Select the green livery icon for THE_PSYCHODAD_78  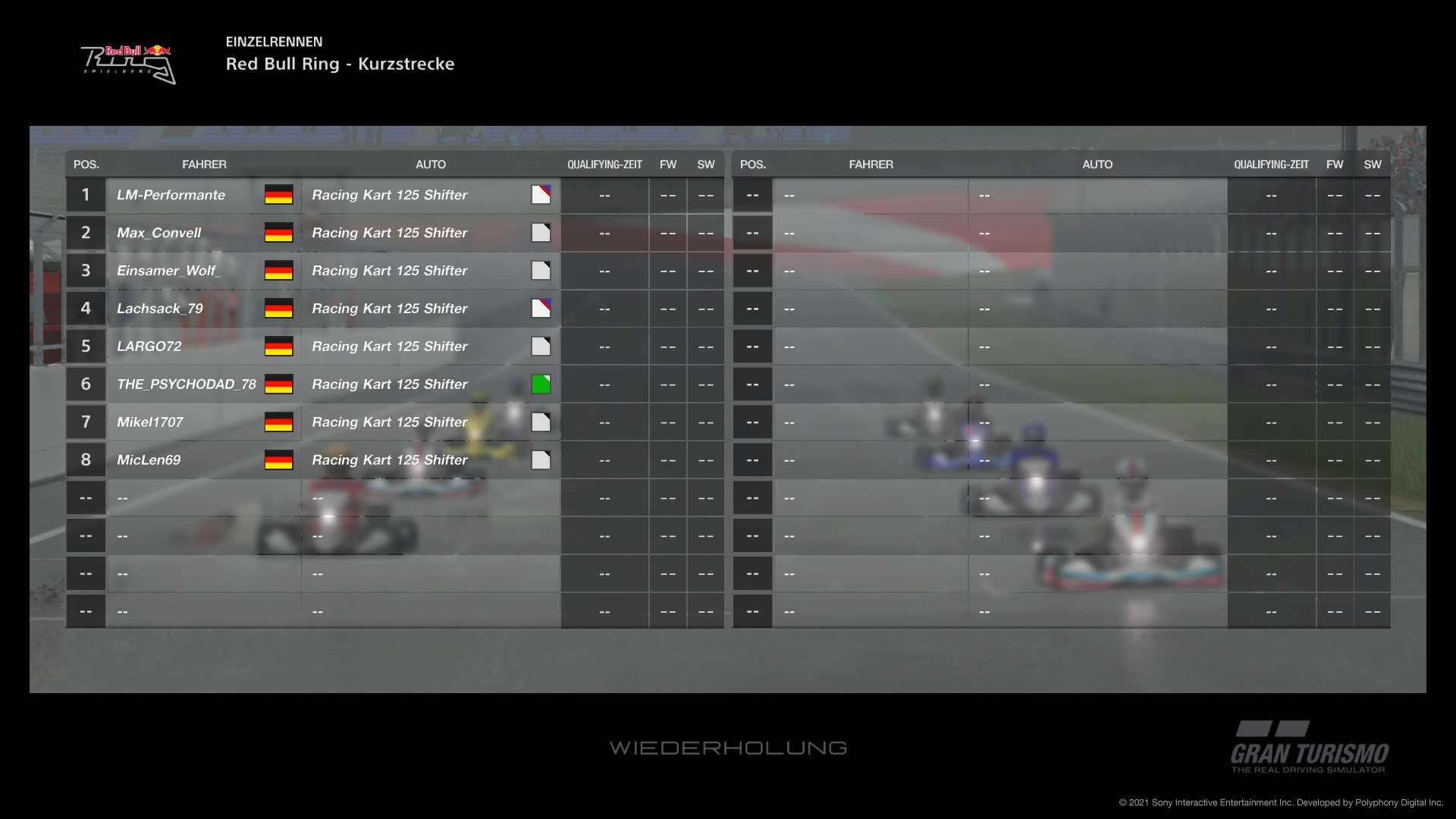(541, 384)
